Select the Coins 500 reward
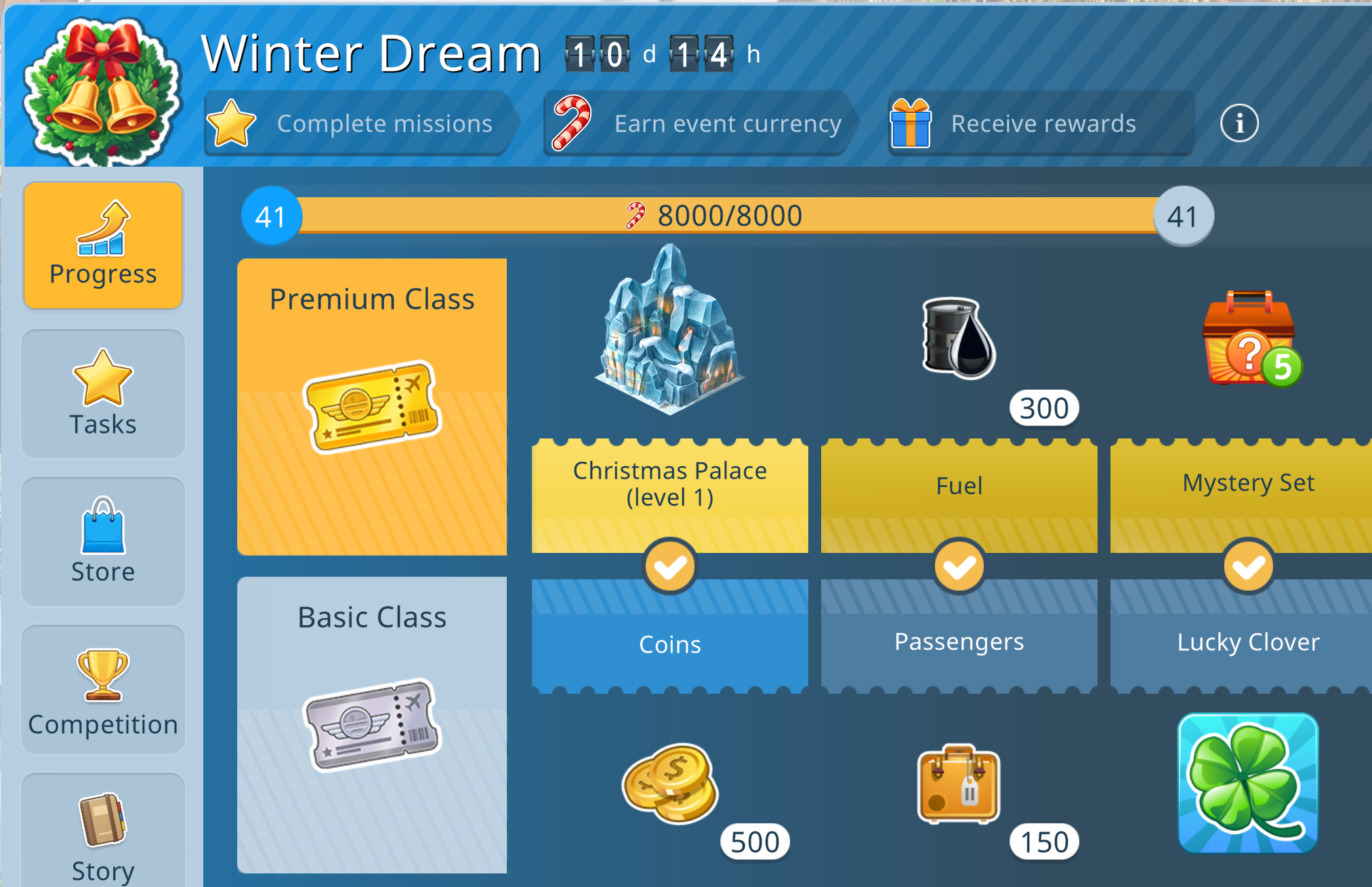This screenshot has height=887, width=1372. tap(671, 783)
